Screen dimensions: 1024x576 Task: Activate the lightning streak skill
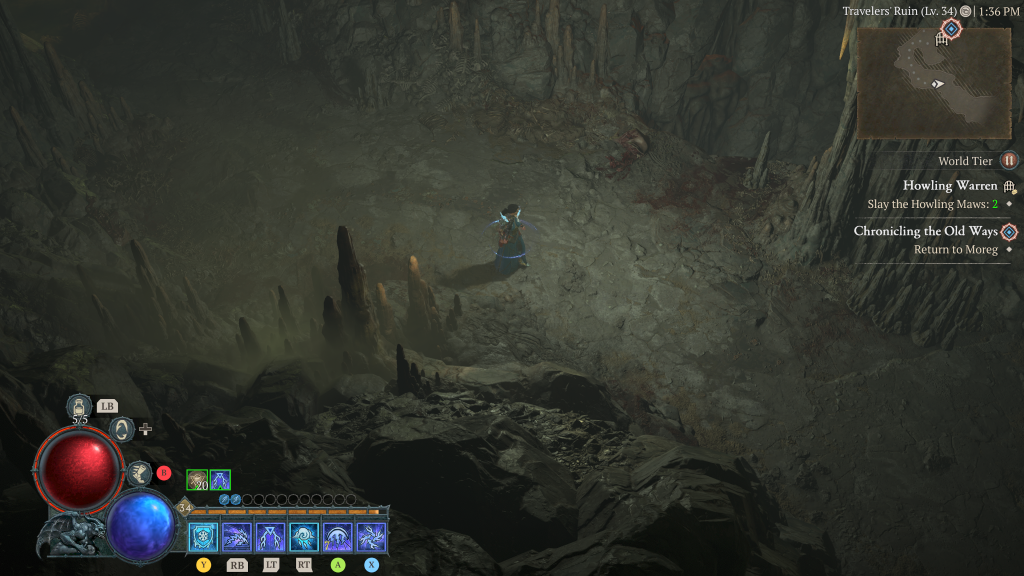(237, 537)
